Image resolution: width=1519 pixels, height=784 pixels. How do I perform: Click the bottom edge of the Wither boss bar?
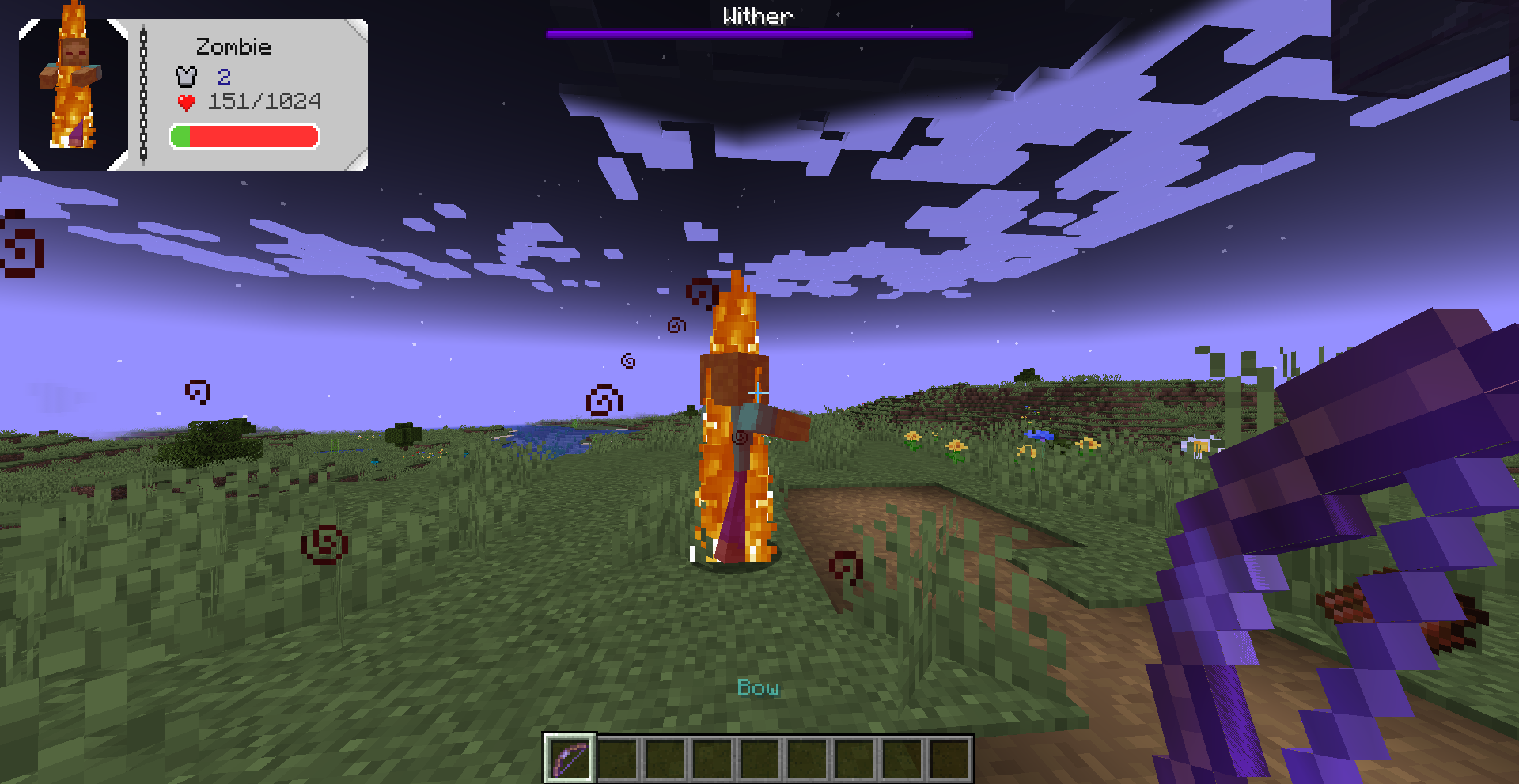(758, 36)
